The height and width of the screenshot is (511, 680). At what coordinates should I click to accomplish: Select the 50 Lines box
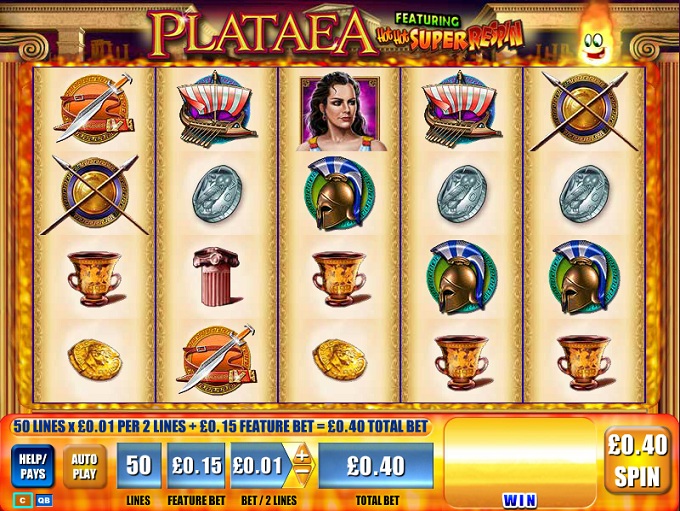(x=139, y=466)
